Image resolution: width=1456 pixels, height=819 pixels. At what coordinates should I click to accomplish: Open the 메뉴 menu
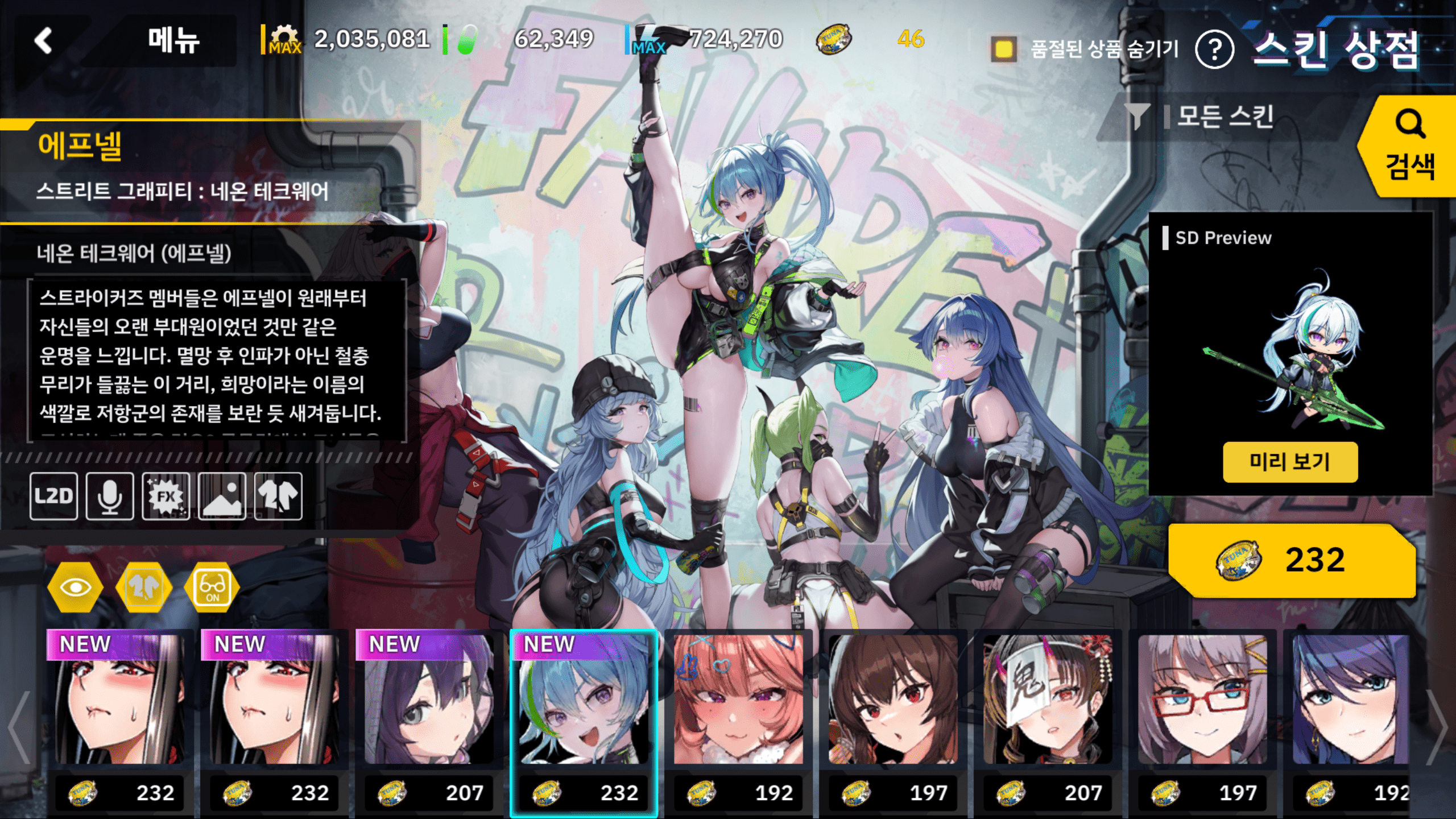click(173, 41)
